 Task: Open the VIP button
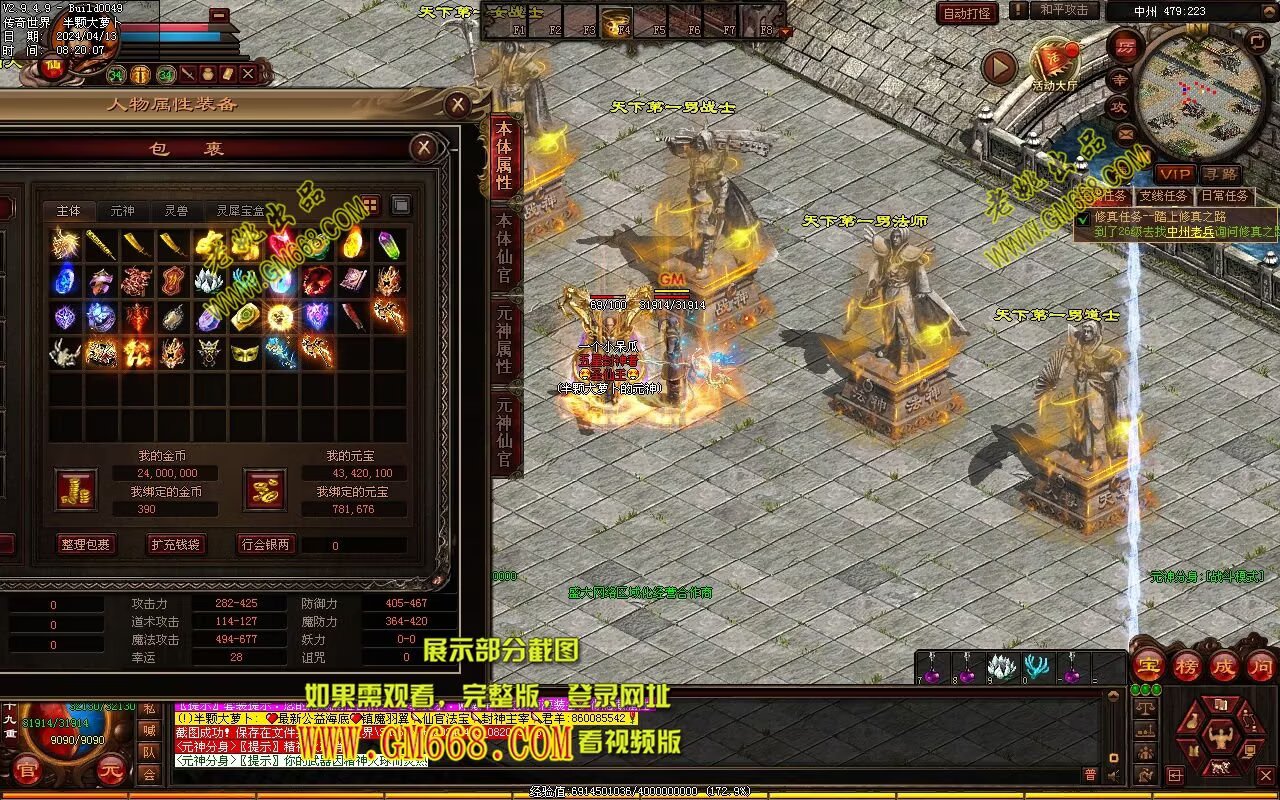1174,174
